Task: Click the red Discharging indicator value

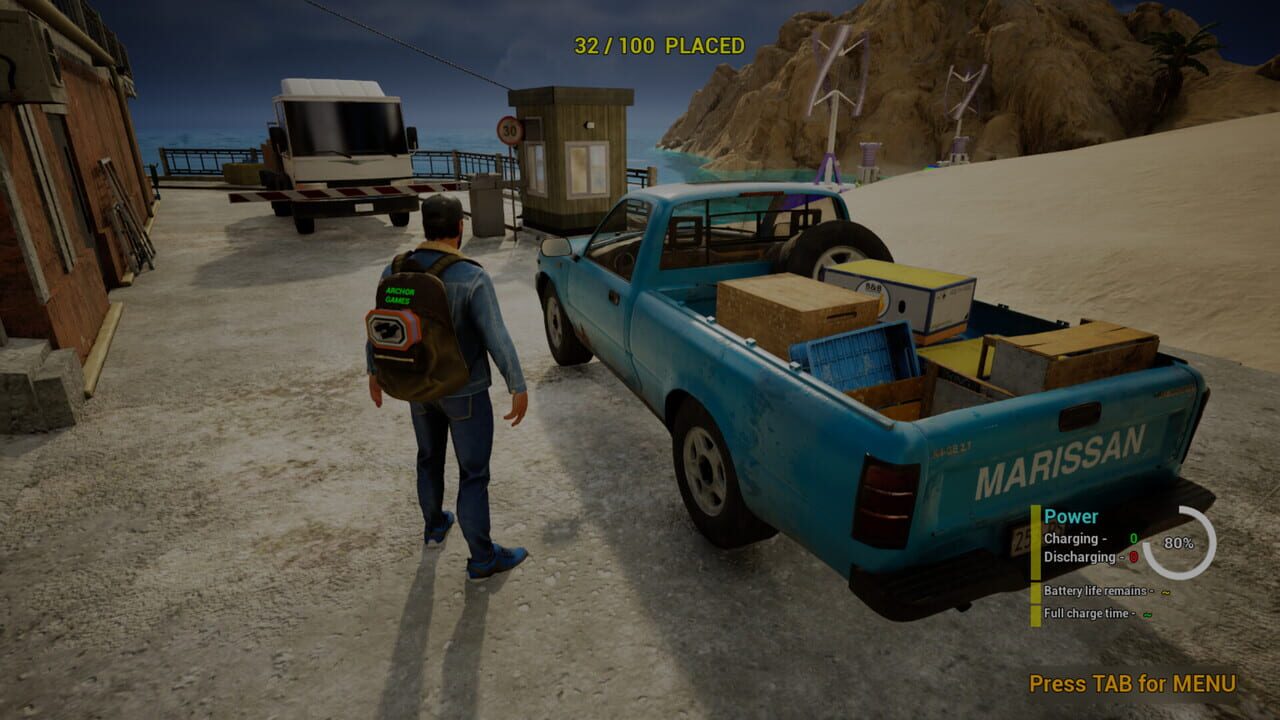Action: (x=1133, y=557)
